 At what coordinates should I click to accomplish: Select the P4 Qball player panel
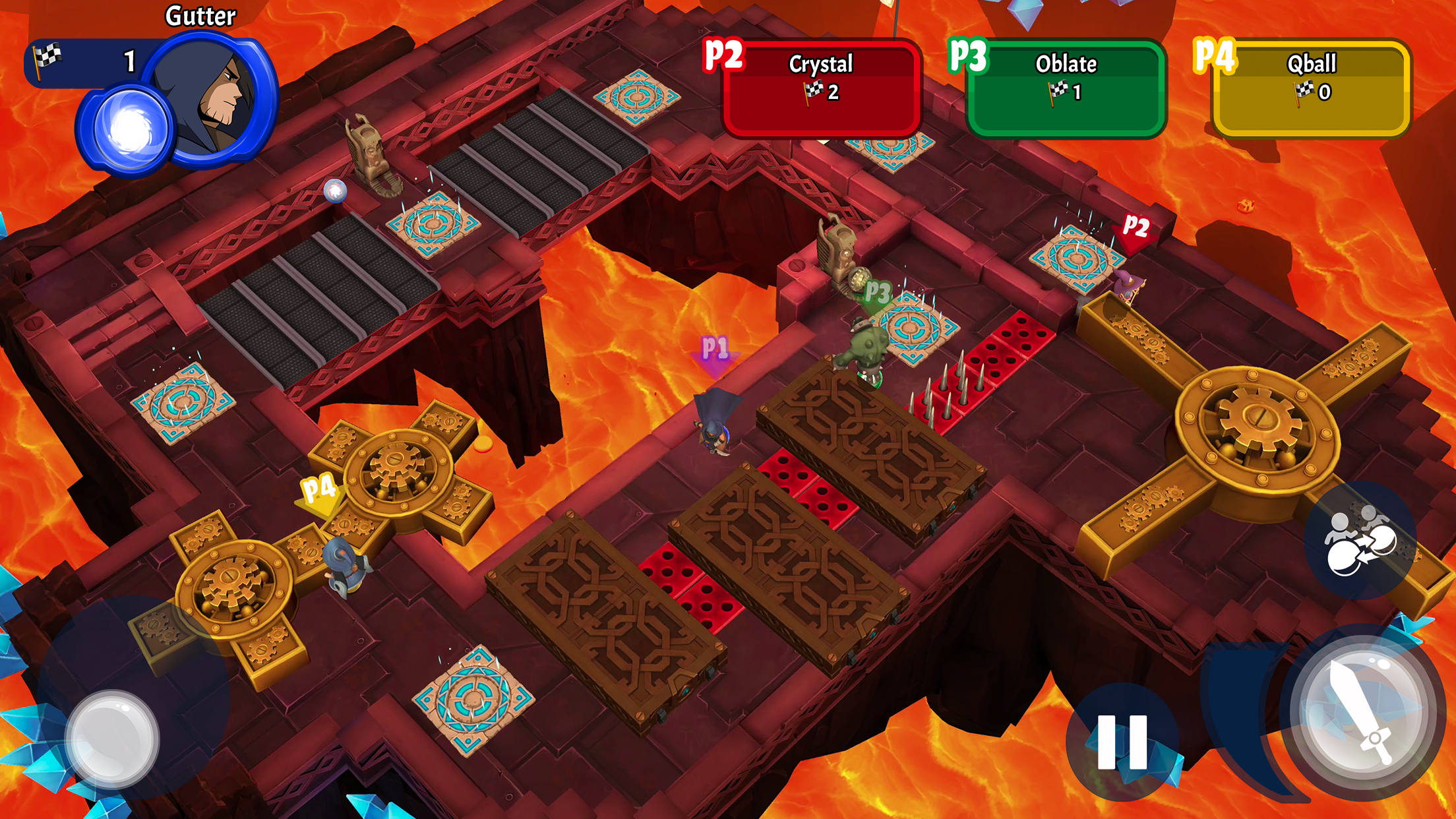pos(1311,88)
